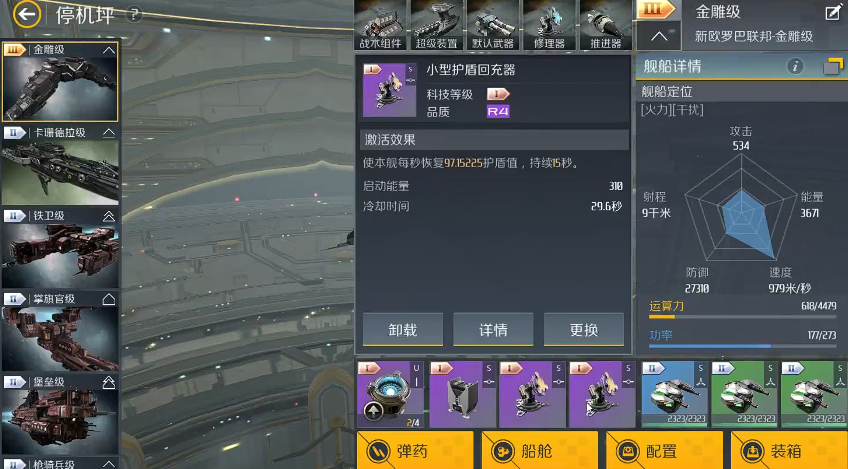Go back using the arrow button
This screenshot has height=469, width=848.
(x=27, y=14)
